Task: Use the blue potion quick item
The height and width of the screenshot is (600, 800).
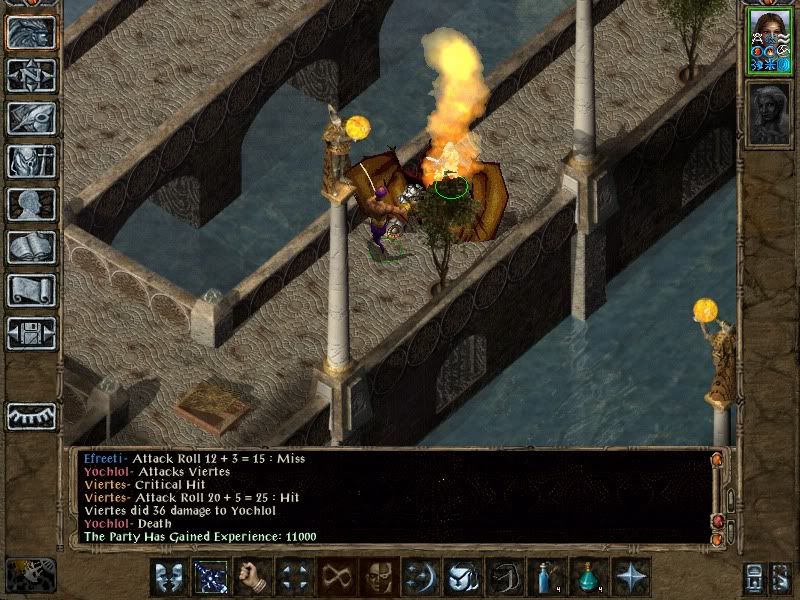Action: (545, 577)
